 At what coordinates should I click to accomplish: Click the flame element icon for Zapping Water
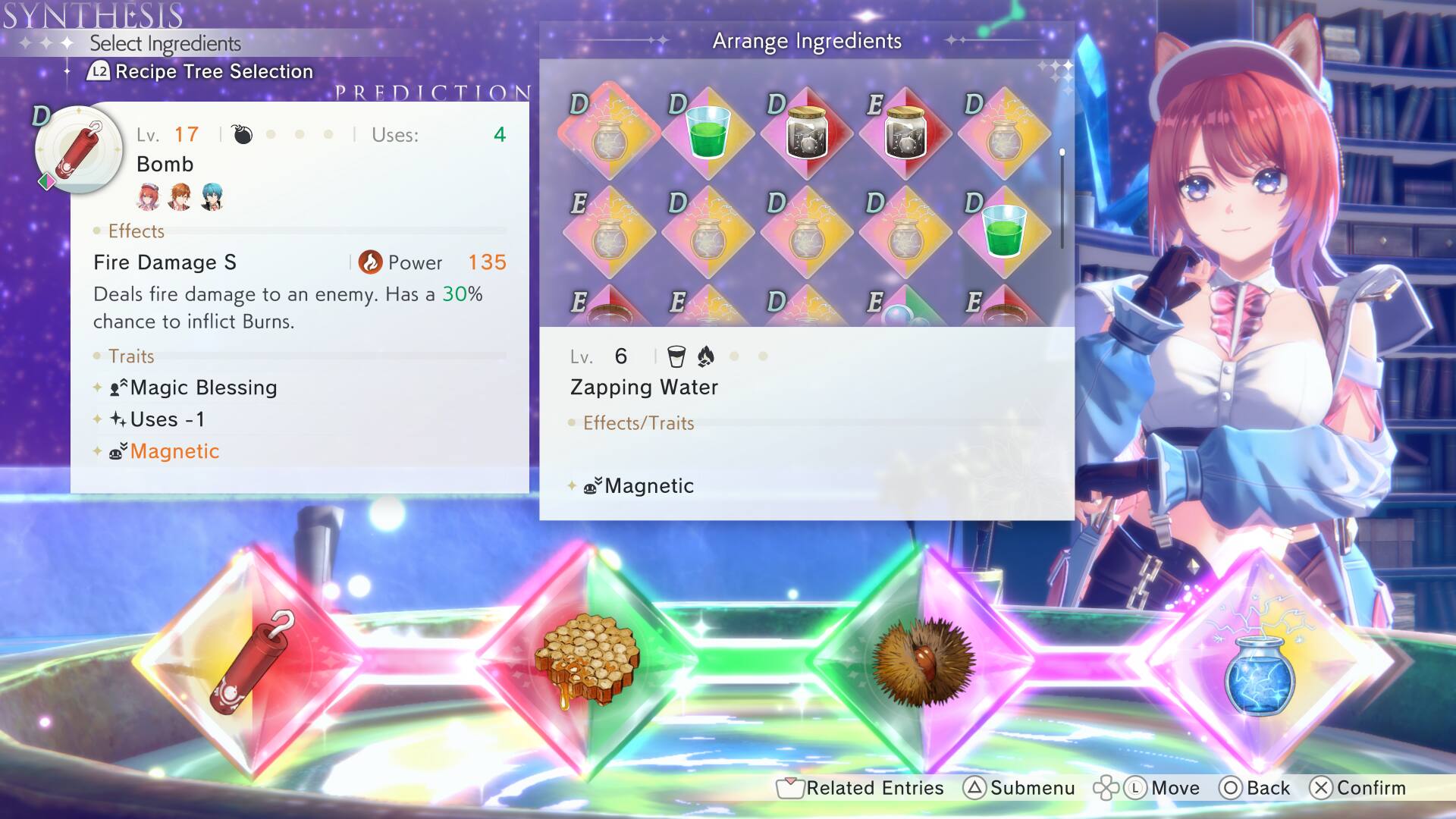tap(706, 356)
